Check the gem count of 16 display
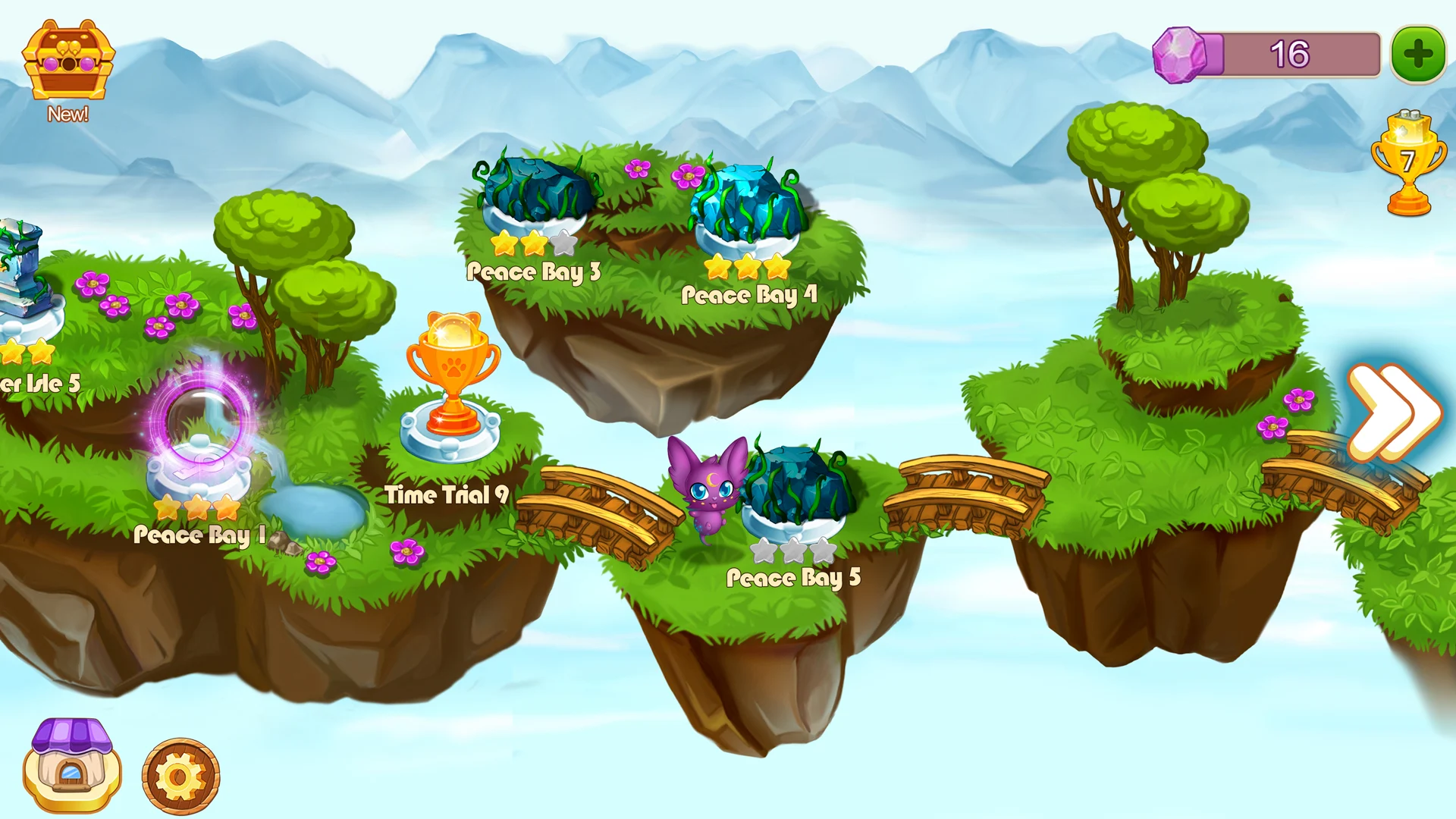This screenshot has width=1456, height=819. coord(1289,53)
